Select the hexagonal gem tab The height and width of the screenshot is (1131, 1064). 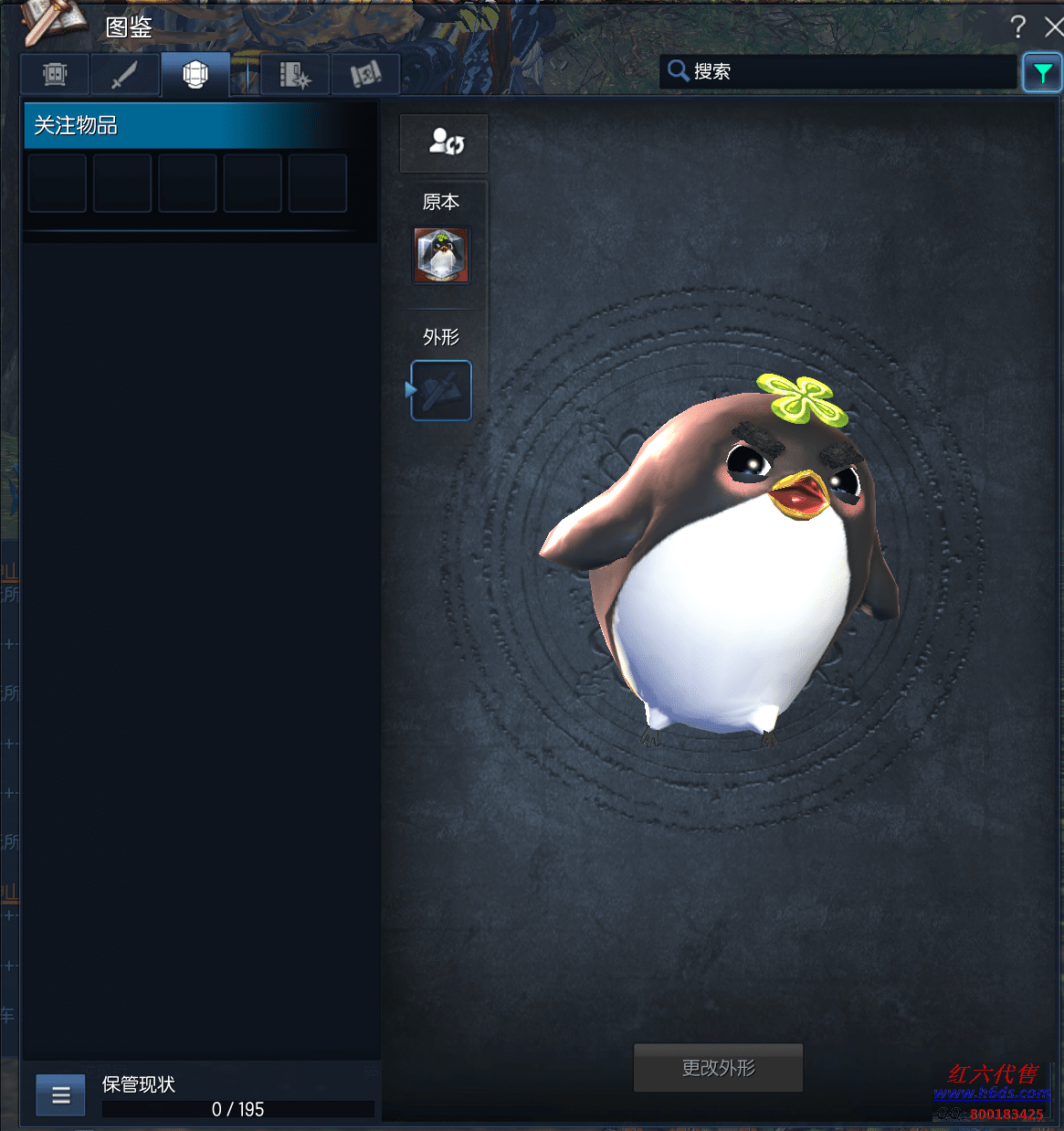(195, 74)
